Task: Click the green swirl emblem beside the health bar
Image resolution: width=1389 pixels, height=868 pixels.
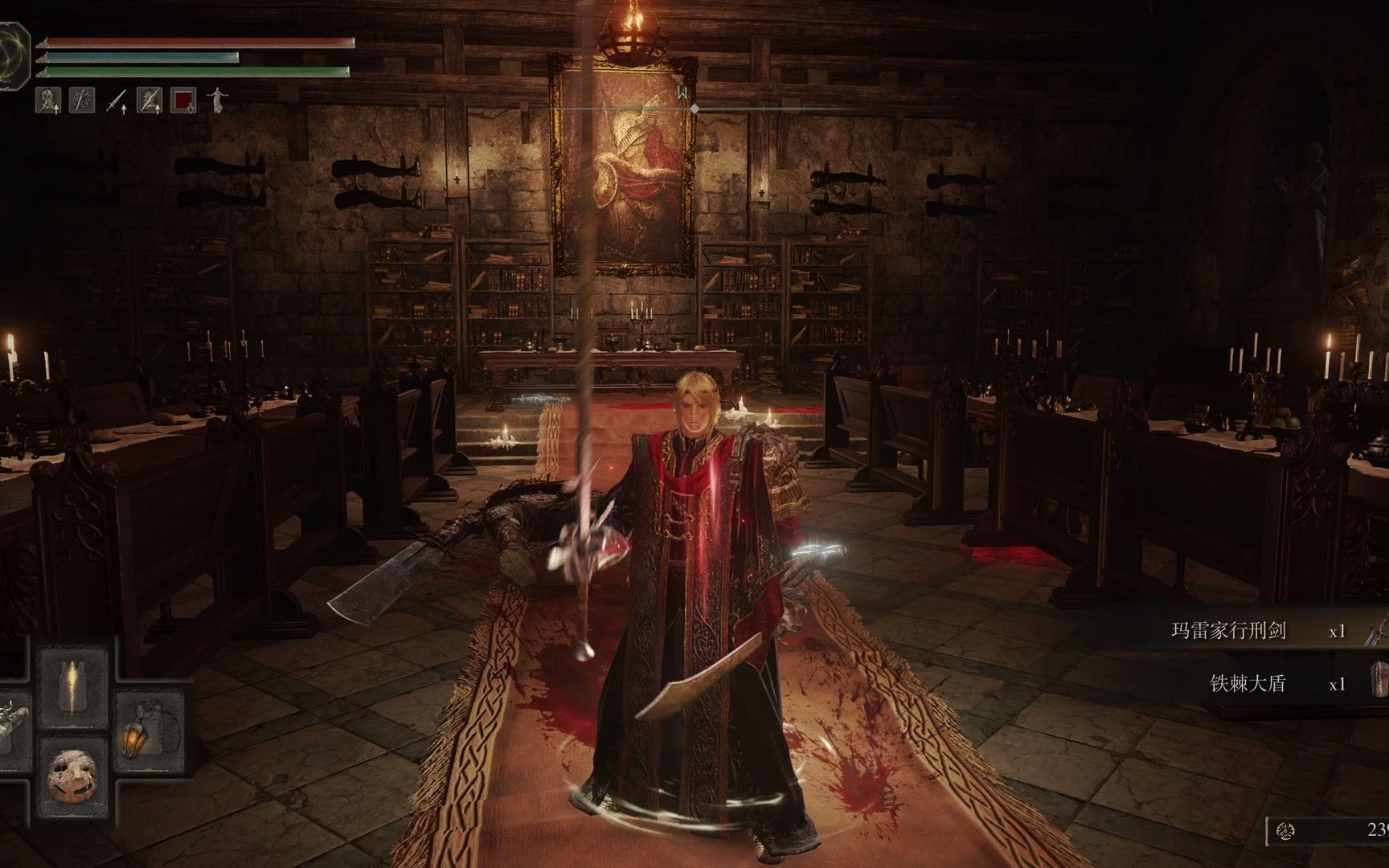Action: click(x=13, y=51)
